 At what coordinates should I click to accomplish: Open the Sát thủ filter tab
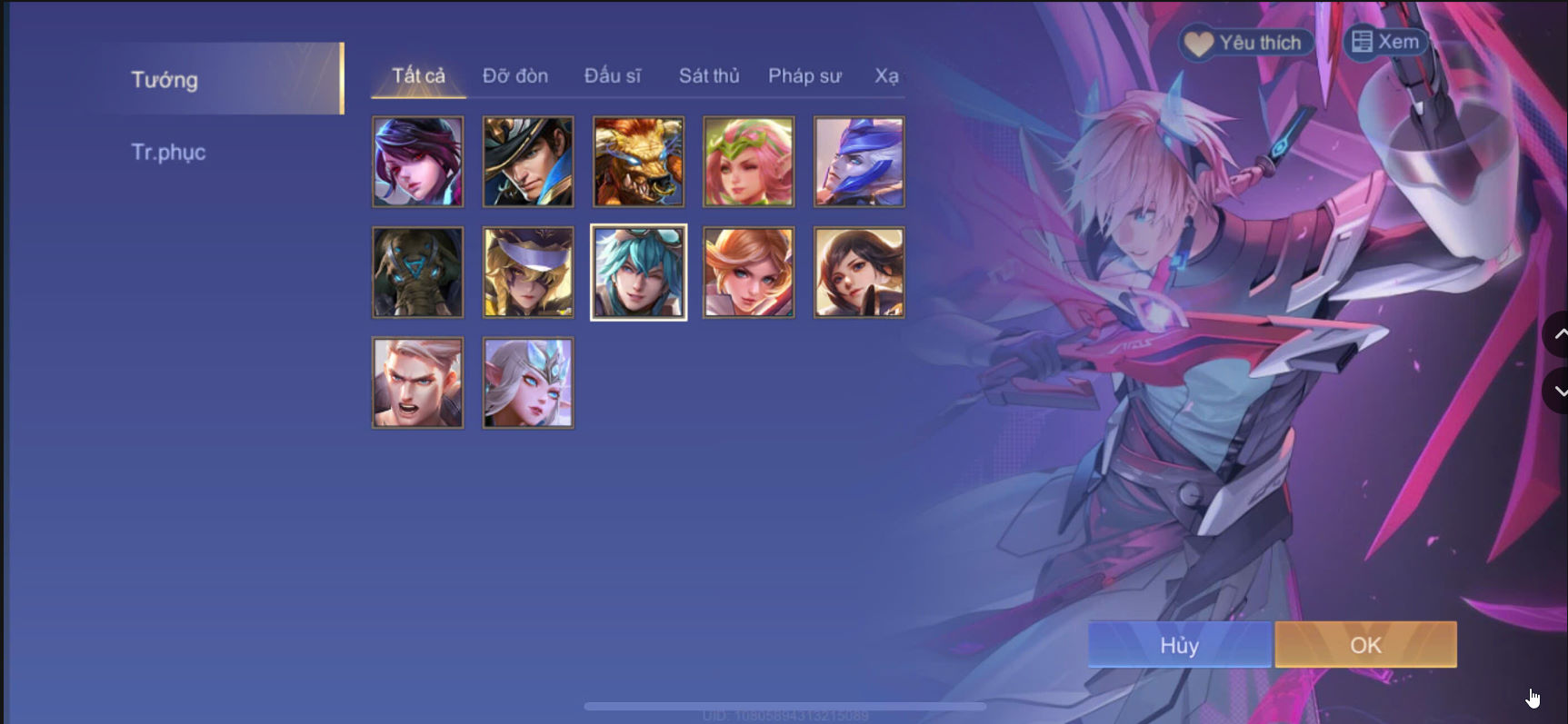[x=707, y=76]
